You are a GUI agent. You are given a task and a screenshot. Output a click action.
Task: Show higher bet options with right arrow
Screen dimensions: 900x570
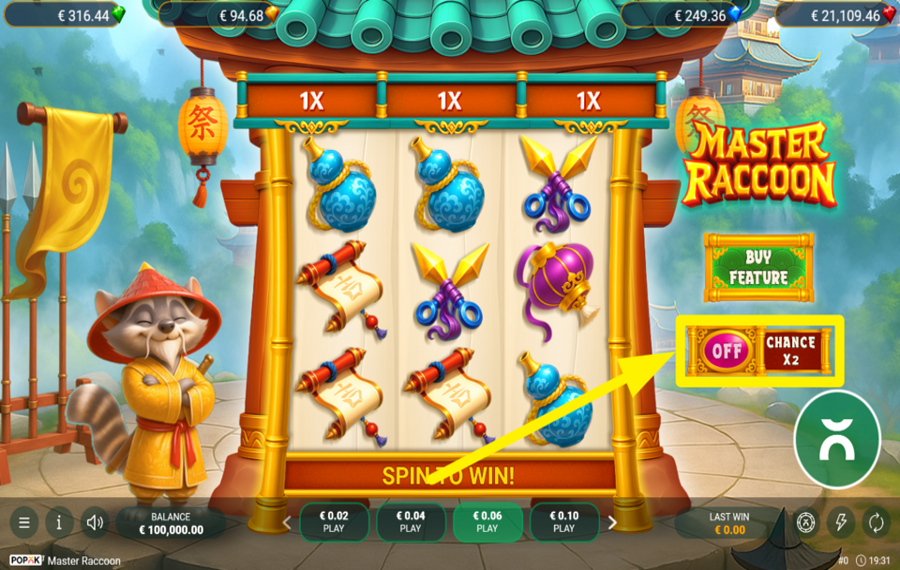613,522
